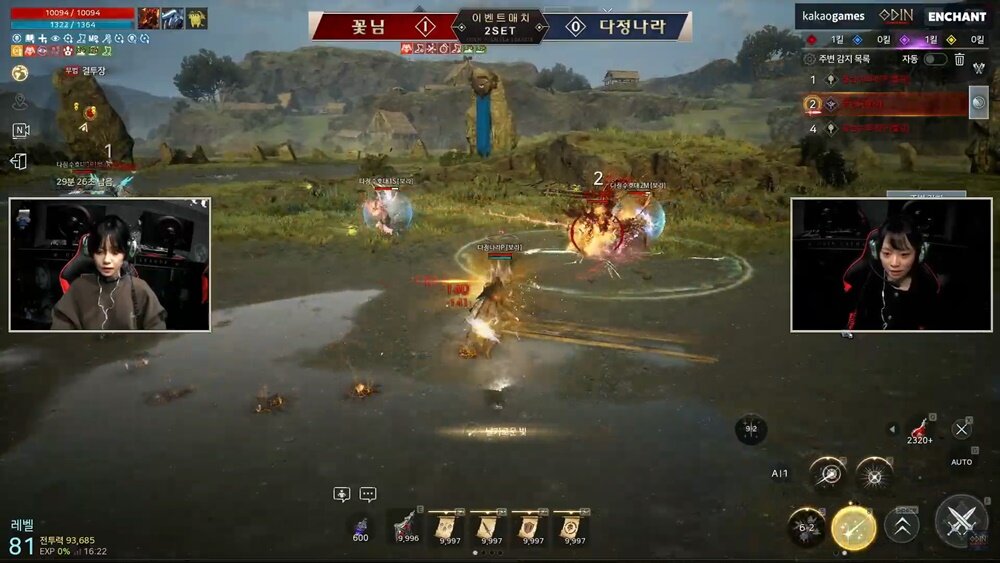Viewport: 1000px width, 563px height.
Task: Click the trash icon in detection panel
Action: (x=959, y=59)
